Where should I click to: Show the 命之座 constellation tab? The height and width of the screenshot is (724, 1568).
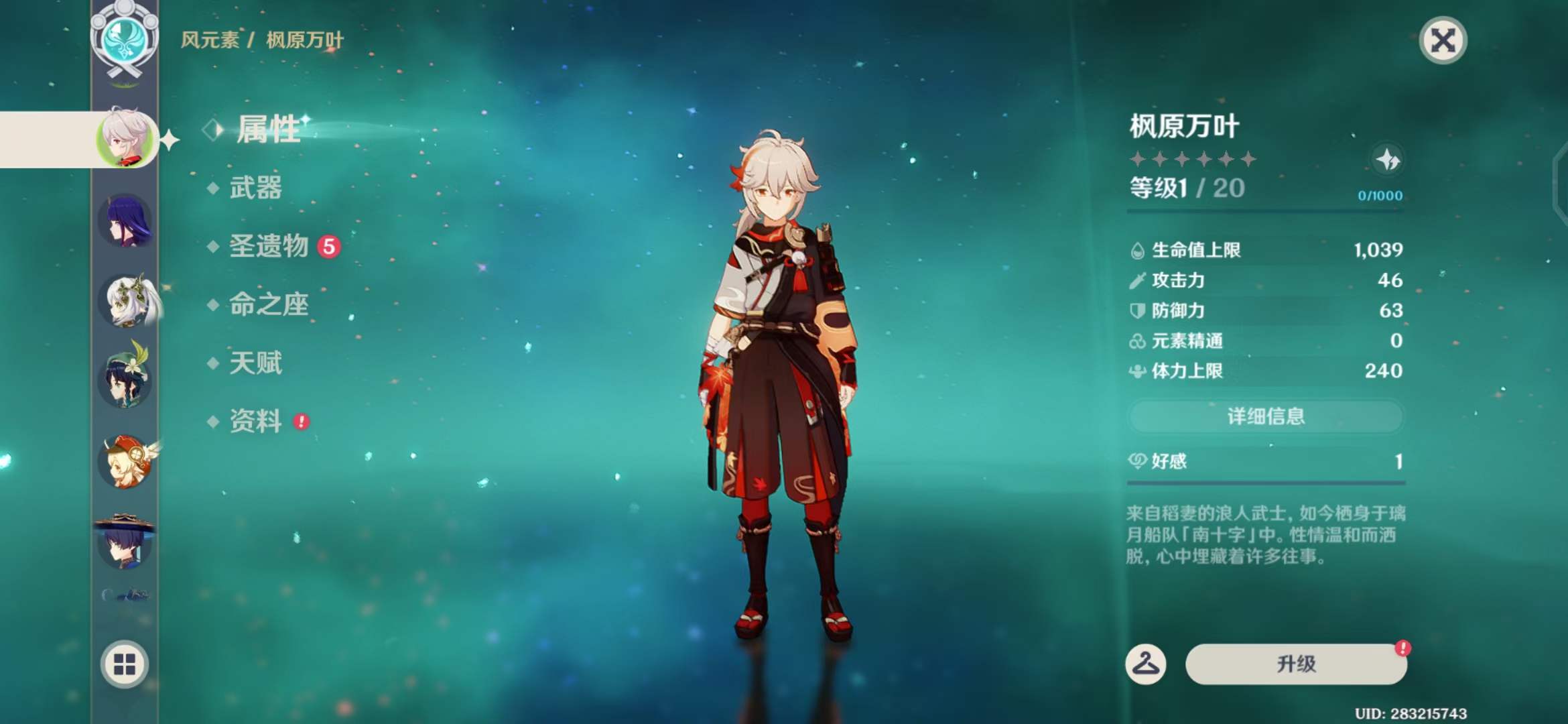(269, 304)
